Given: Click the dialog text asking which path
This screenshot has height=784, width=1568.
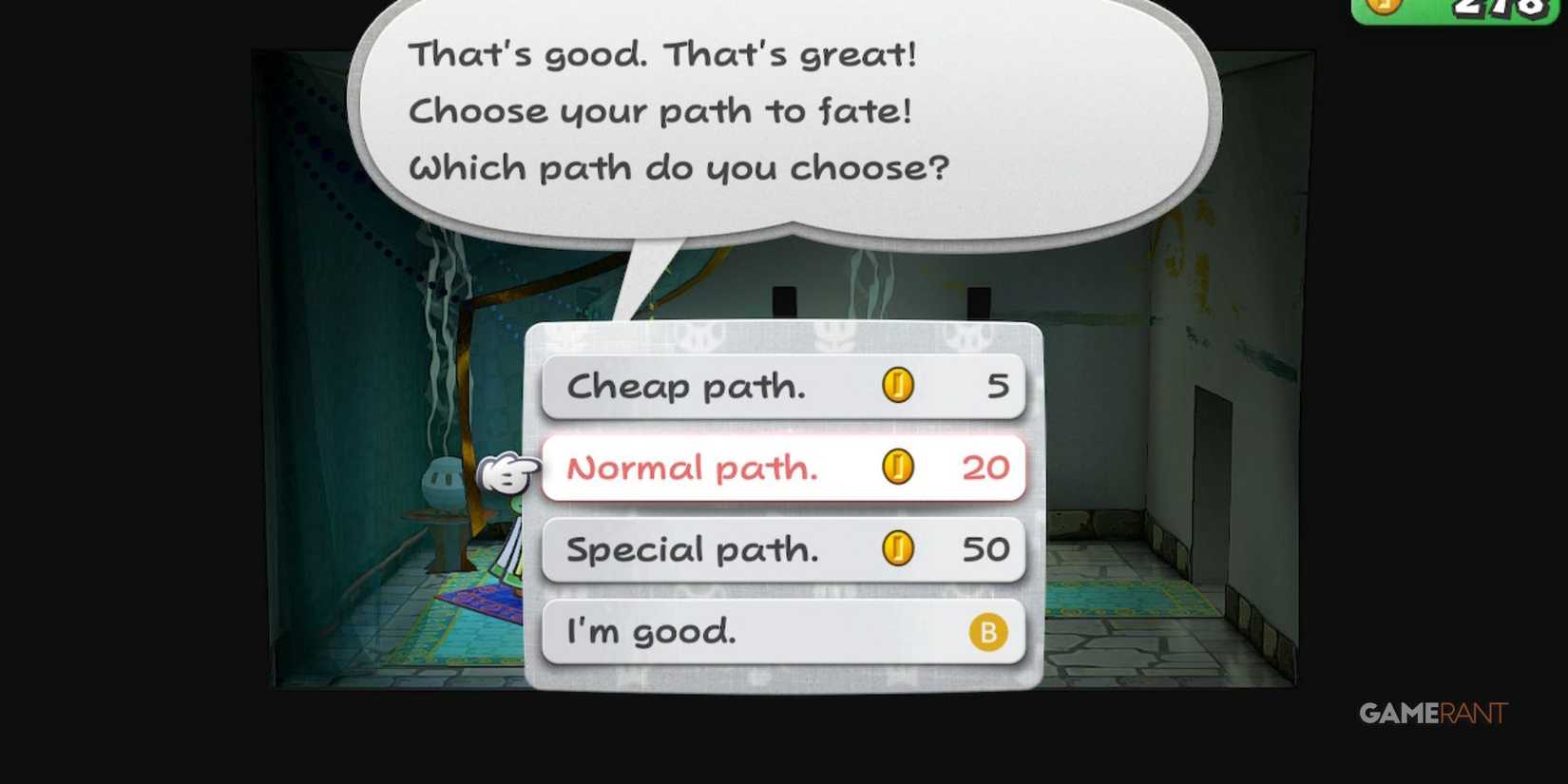Looking at the screenshot, I should tap(680, 166).
